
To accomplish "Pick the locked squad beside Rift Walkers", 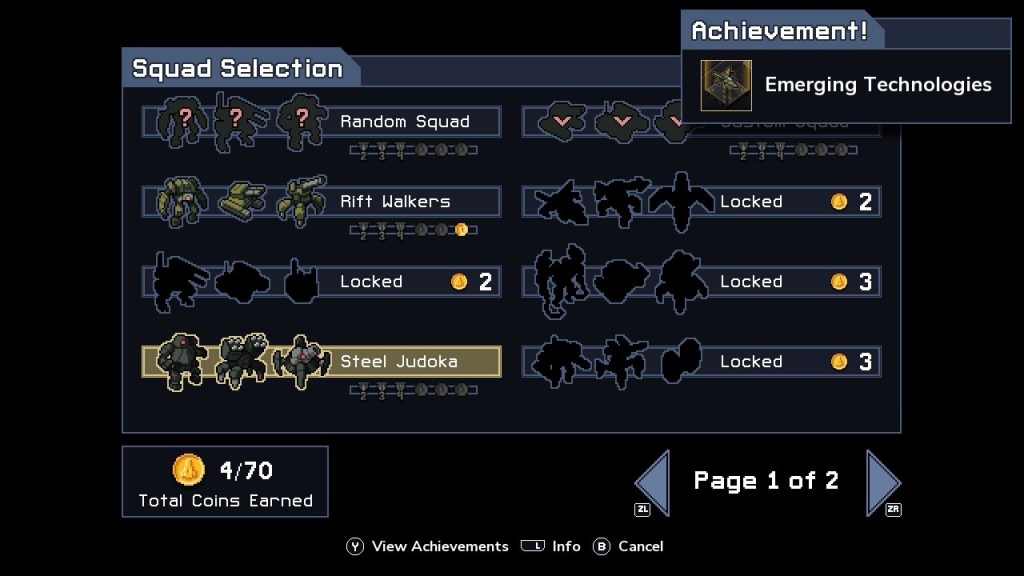I will coord(701,202).
